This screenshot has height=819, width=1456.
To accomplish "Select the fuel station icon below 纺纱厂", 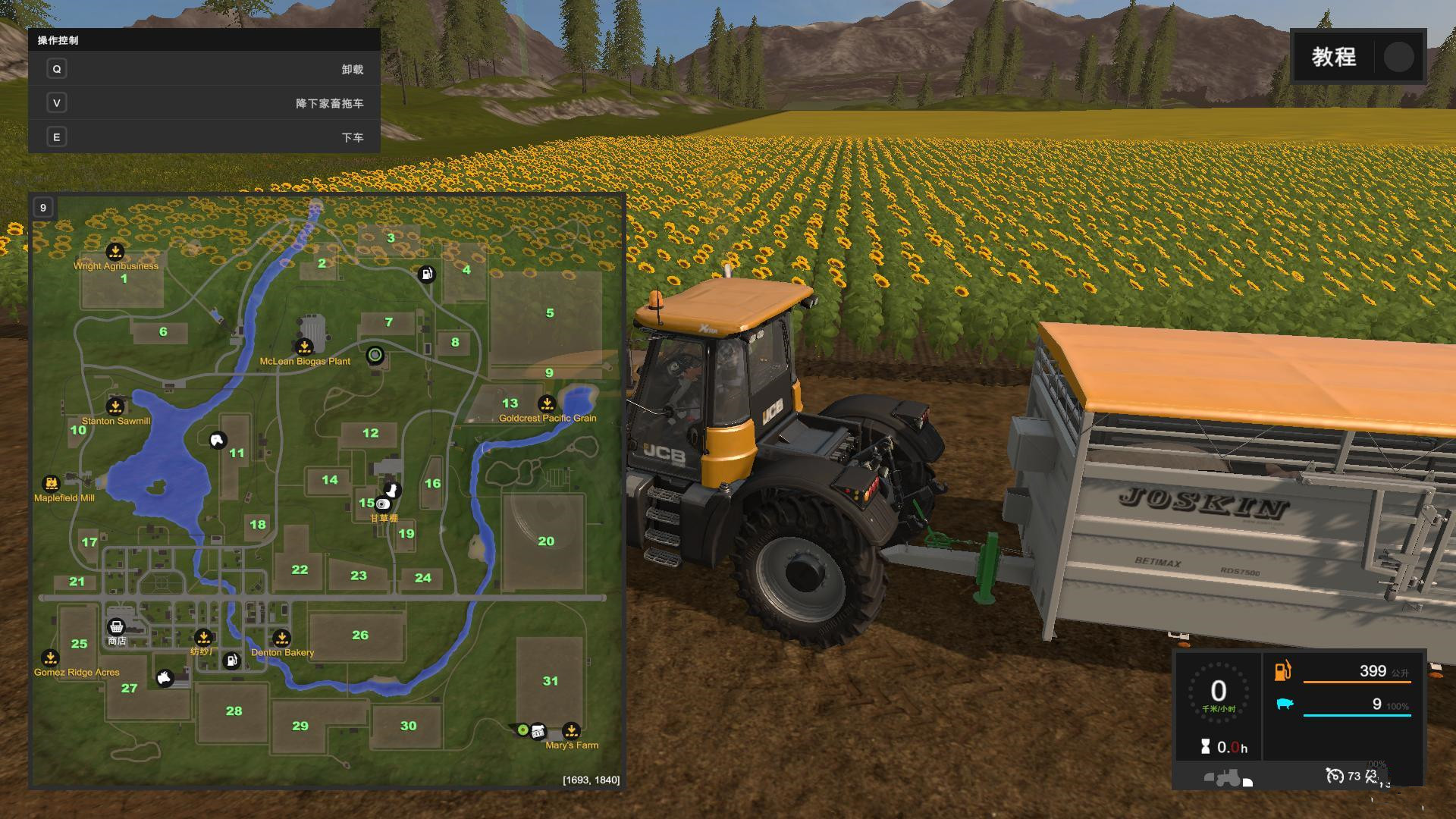I will coord(232,661).
